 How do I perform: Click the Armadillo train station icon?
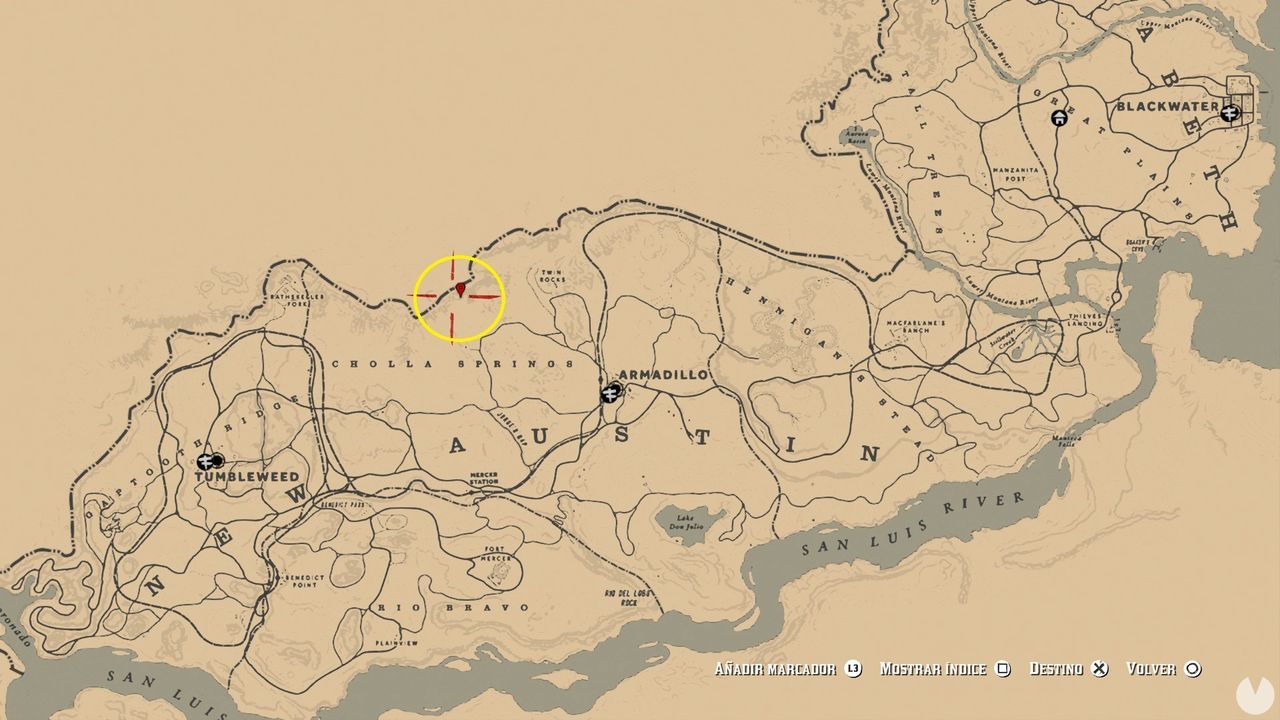[x=612, y=394]
